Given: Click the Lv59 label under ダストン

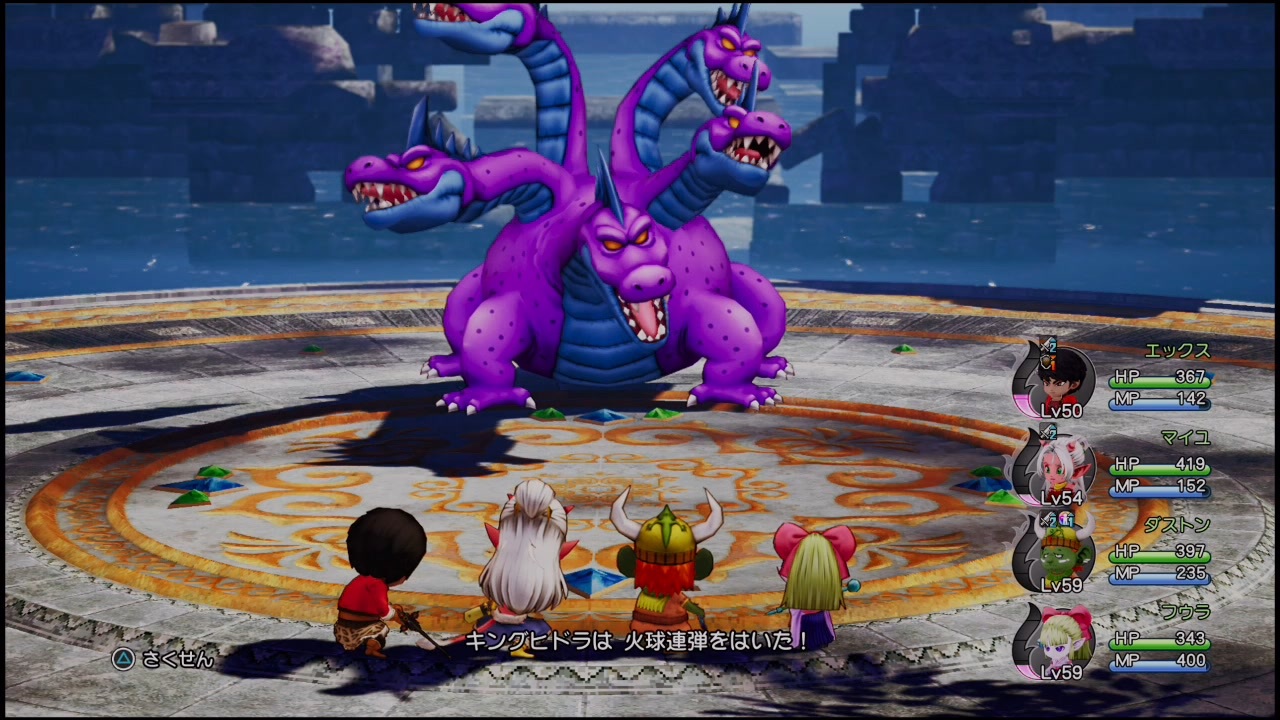Looking at the screenshot, I should click(x=1063, y=584).
